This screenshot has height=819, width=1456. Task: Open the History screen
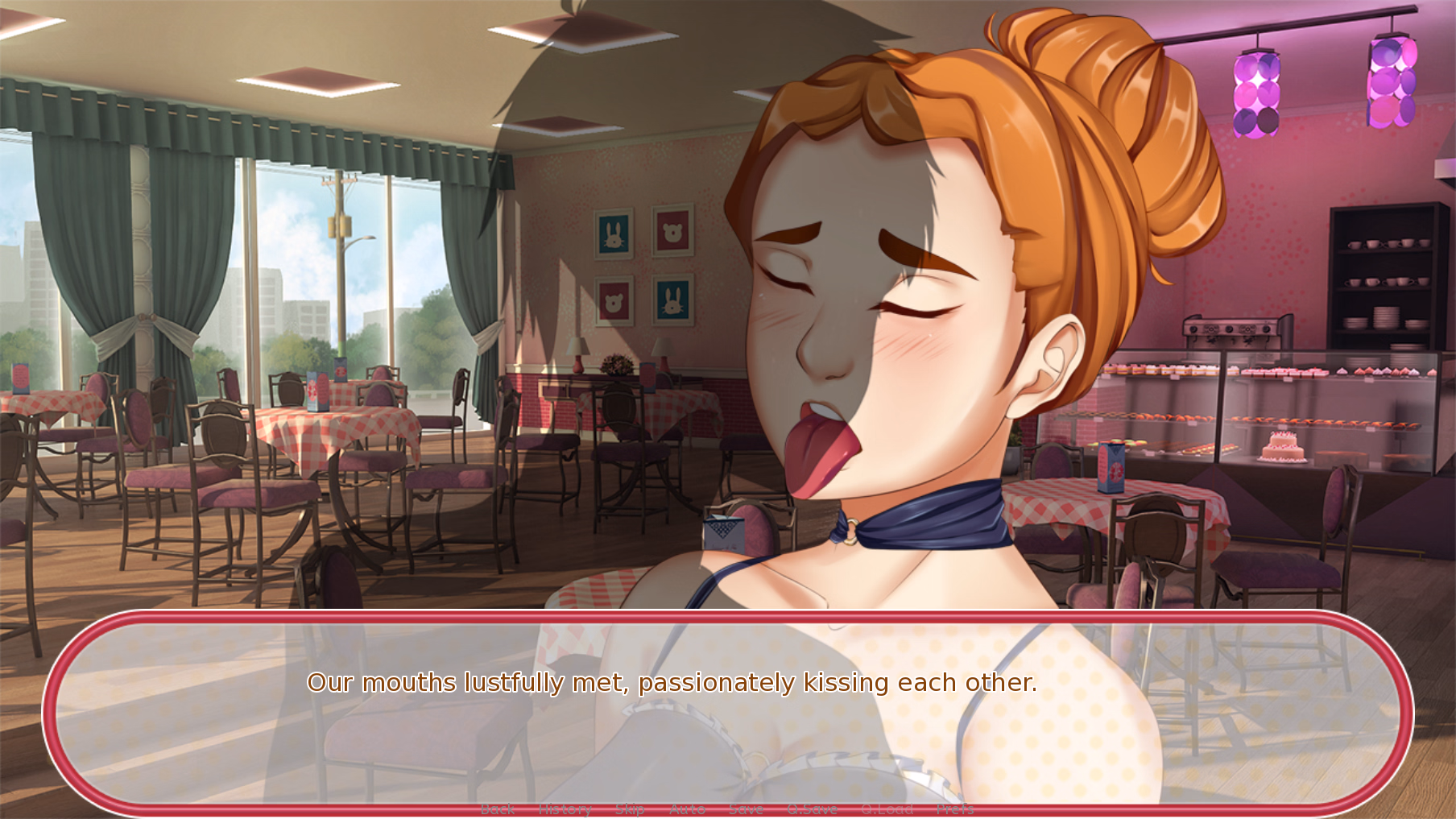click(565, 809)
